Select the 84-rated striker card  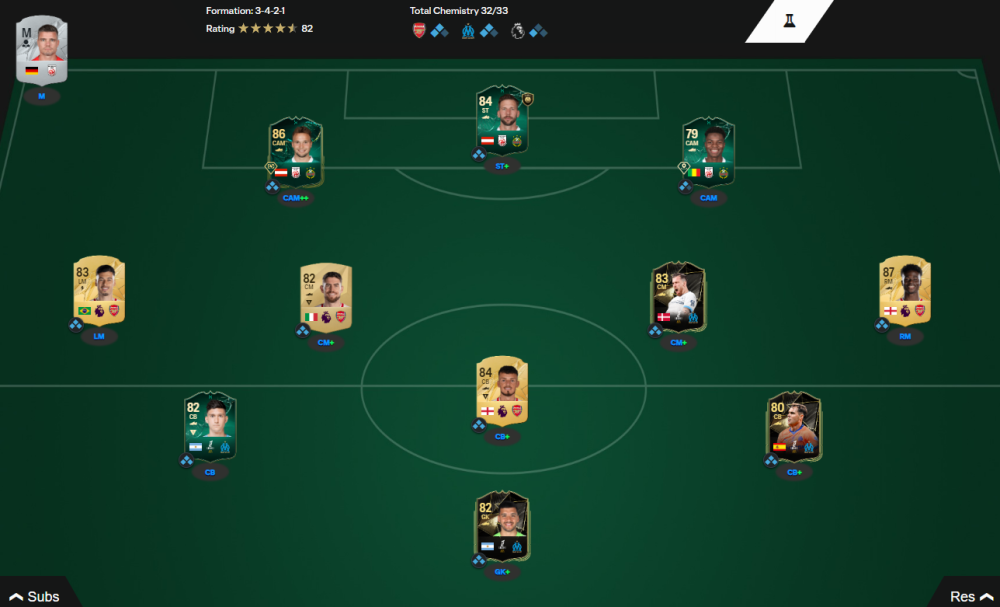[x=502, y=120]
